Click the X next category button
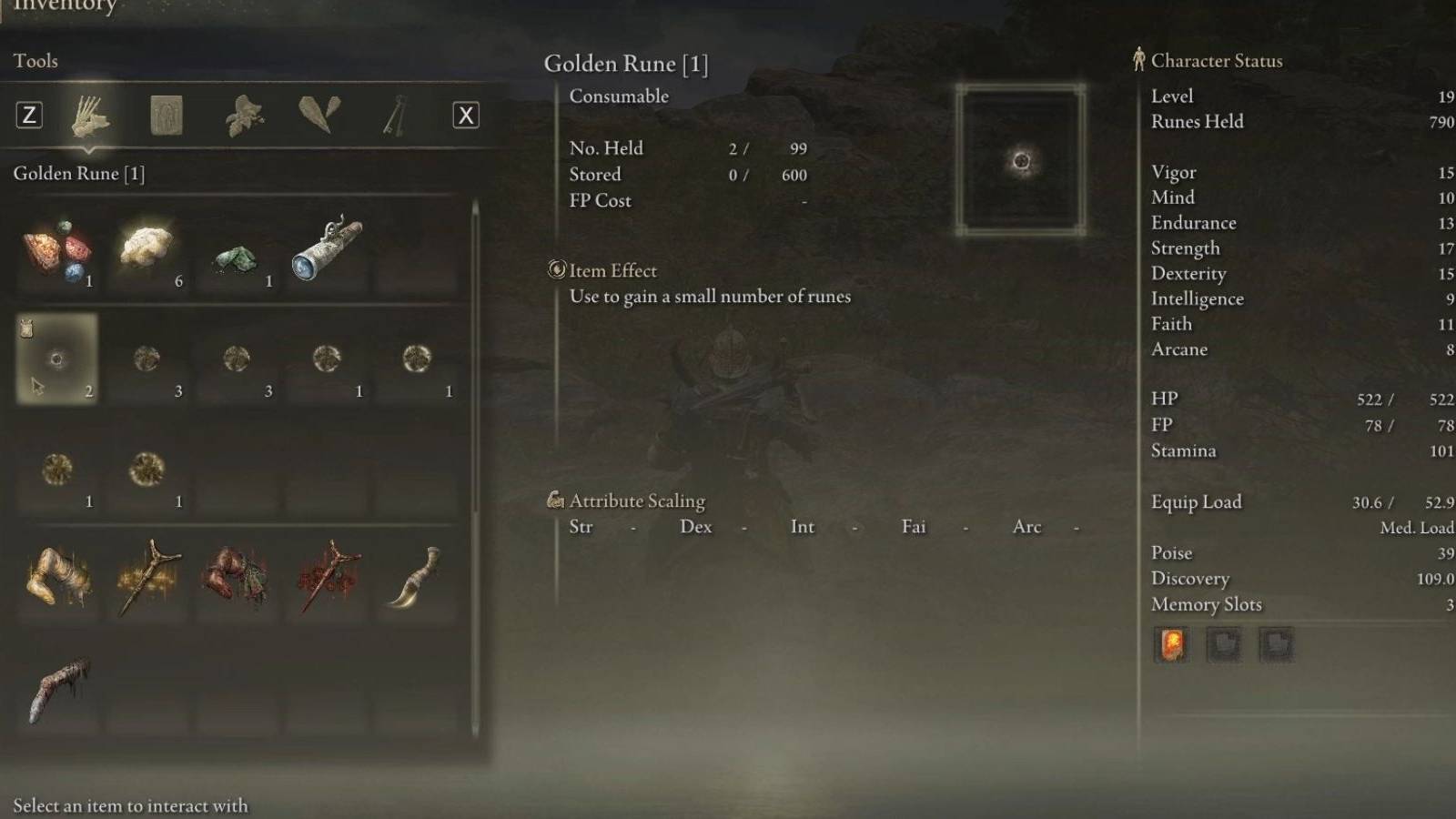Screen dimensions: 1456x819 [x=465, y=115]
